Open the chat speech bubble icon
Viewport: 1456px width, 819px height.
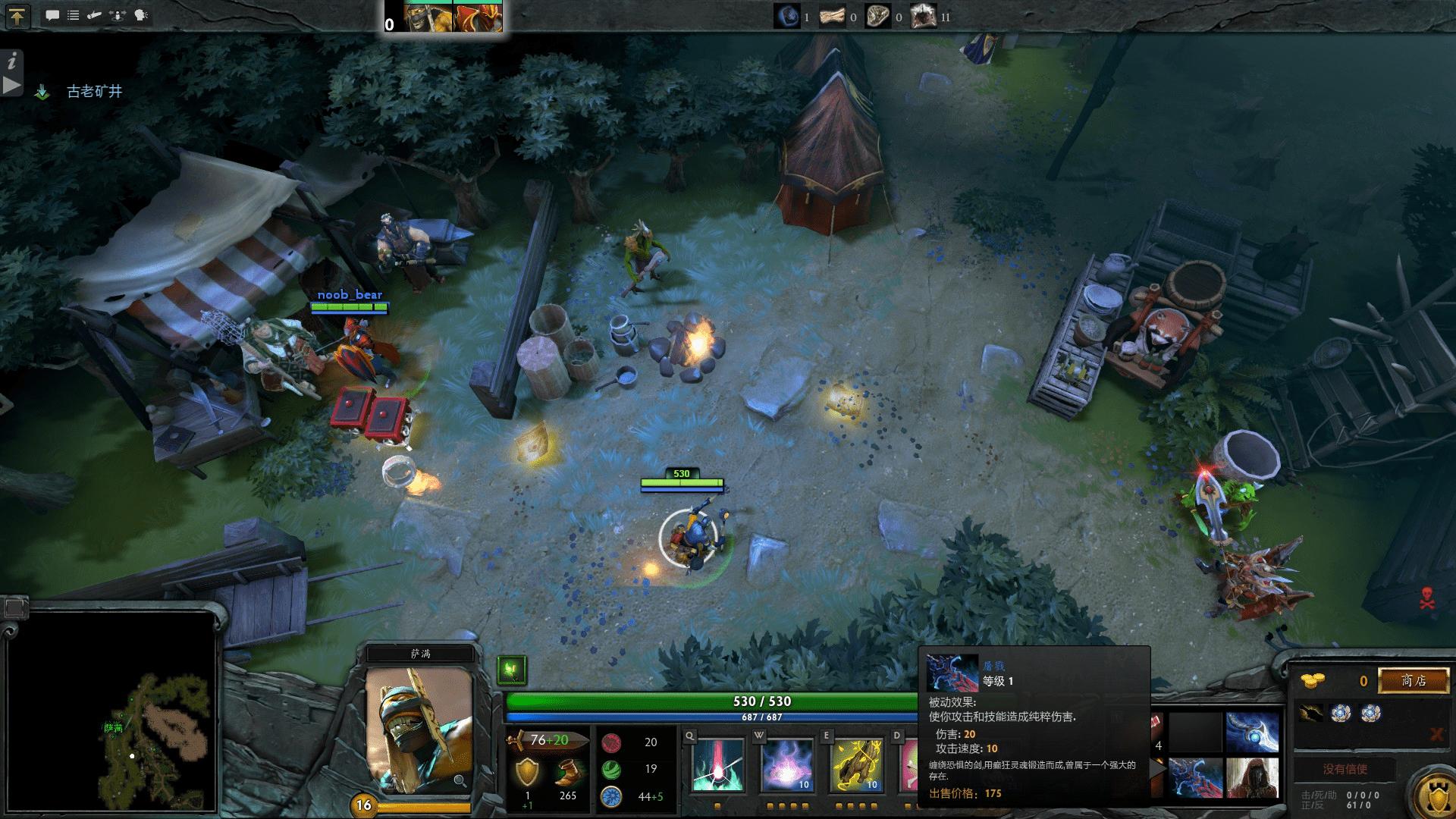52,15
